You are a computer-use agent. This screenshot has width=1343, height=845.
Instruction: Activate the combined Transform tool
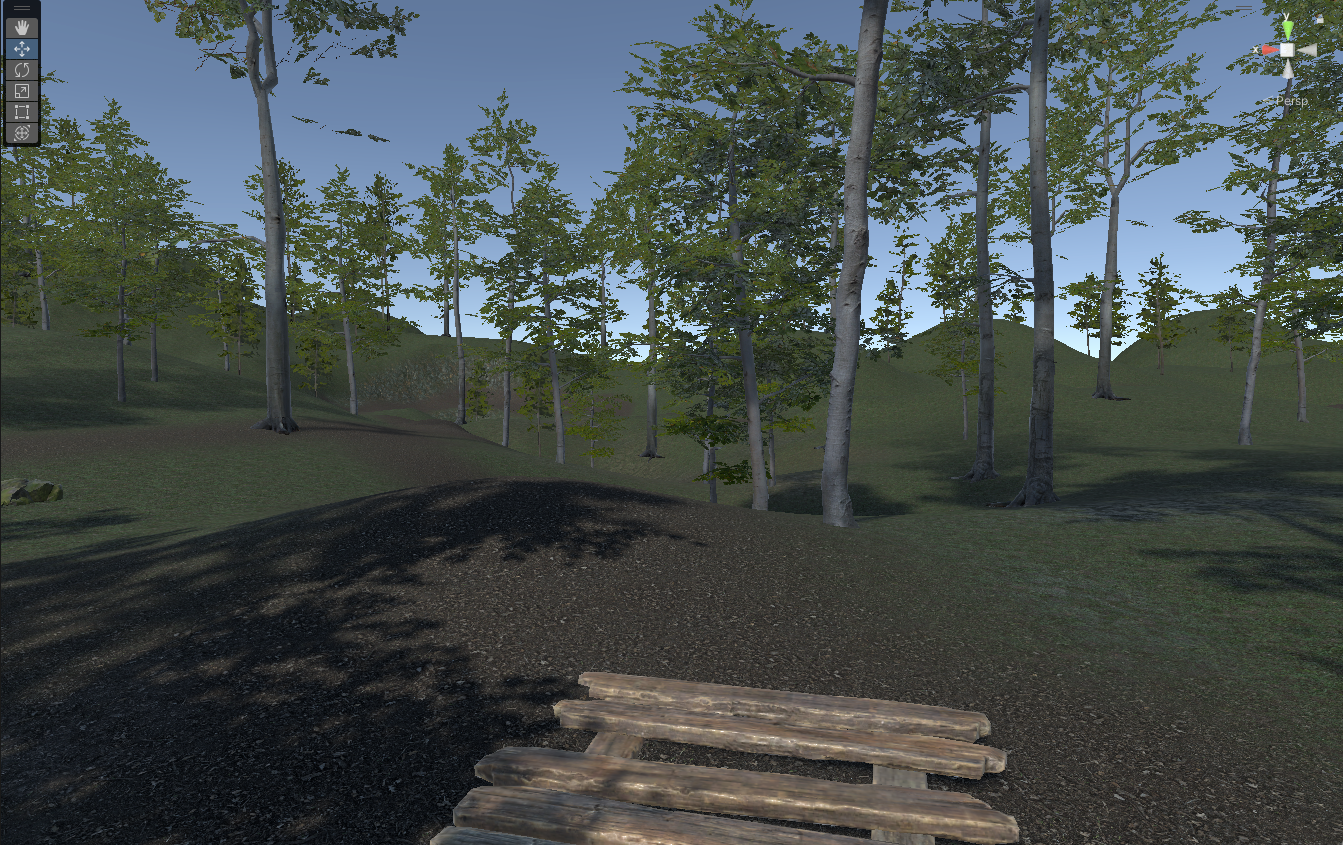22,131
